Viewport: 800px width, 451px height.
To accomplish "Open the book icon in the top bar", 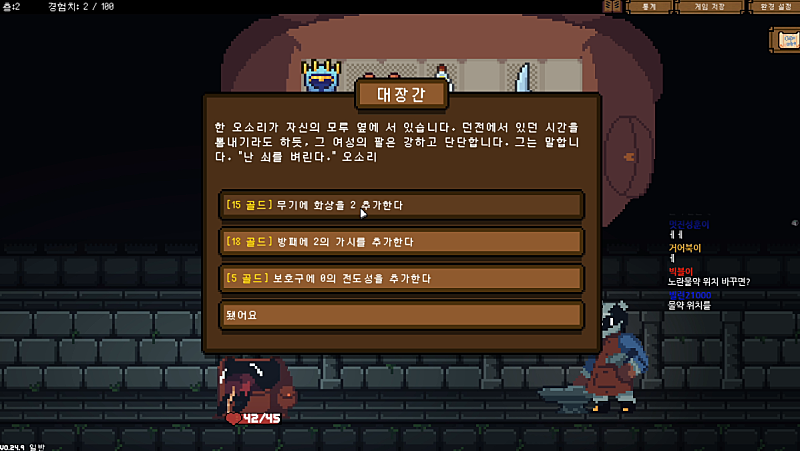I will tap(612, 7).
